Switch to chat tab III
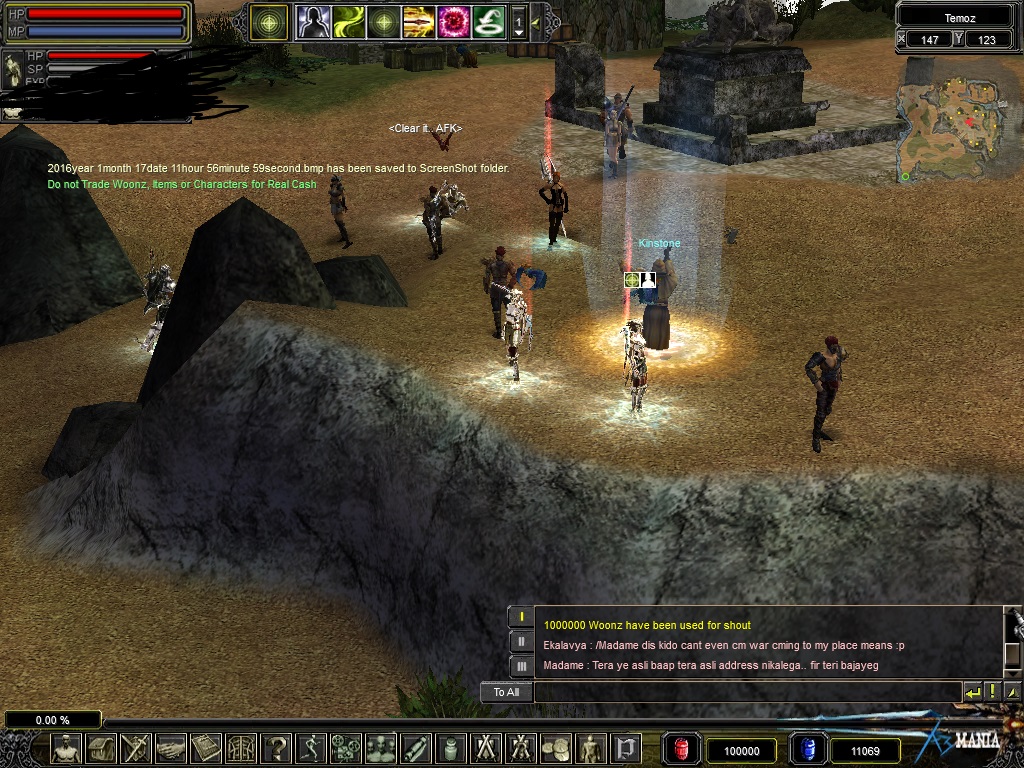 coord(520,666)
